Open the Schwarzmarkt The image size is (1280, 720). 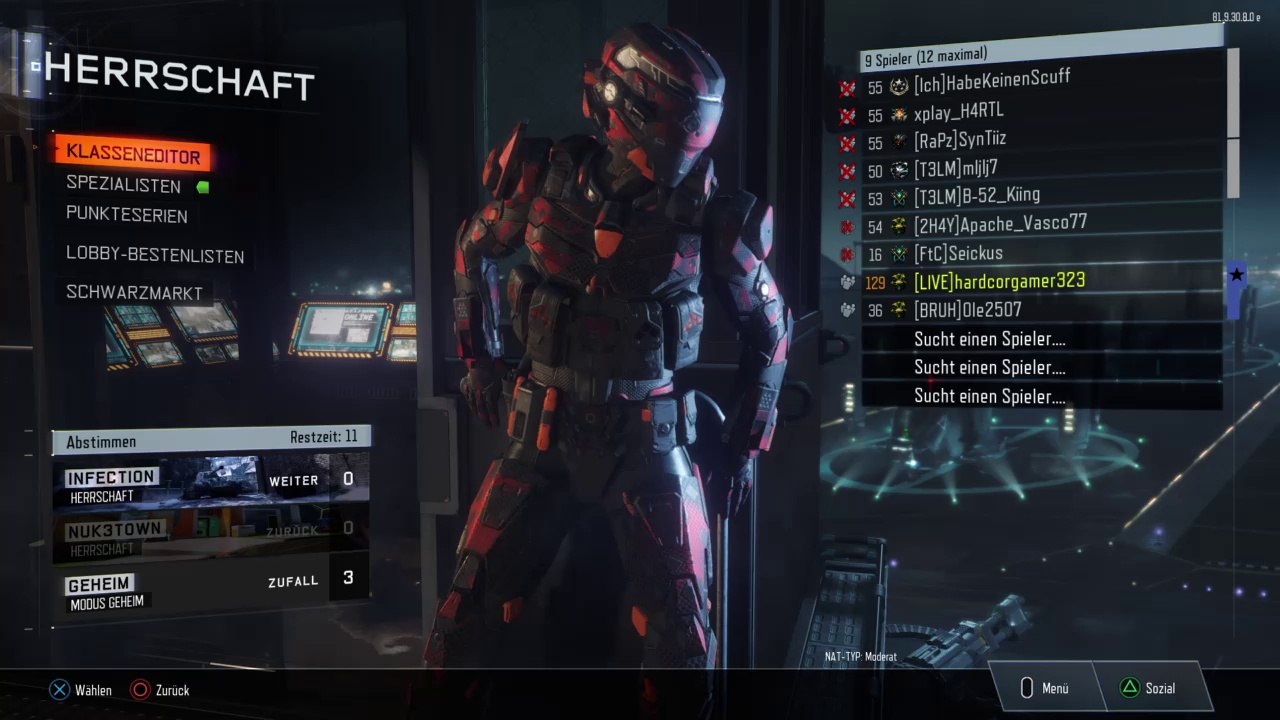pyautogui.click(x=134, y=293)
